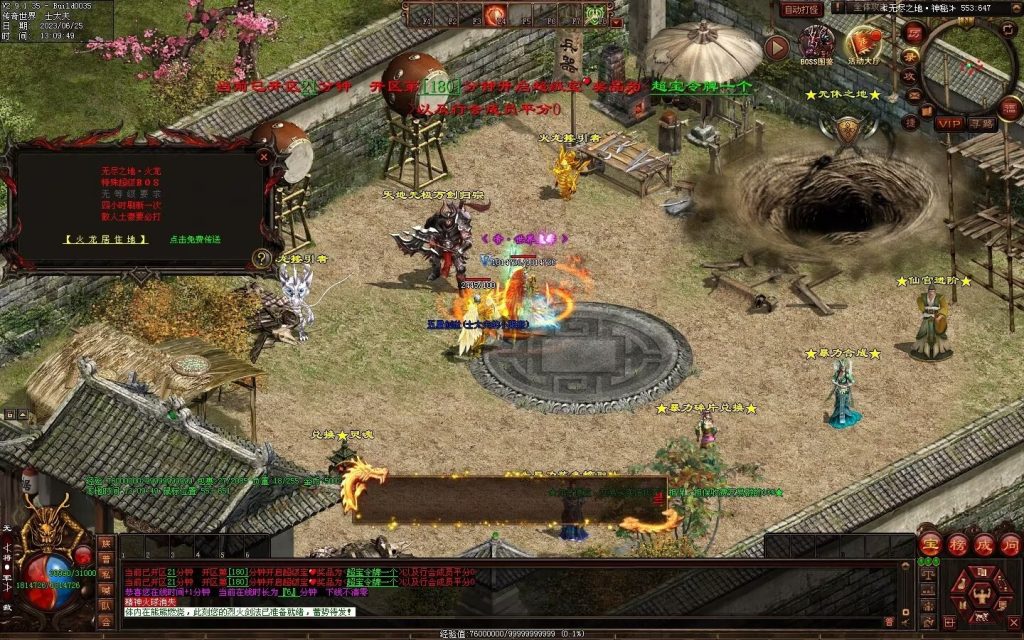Open the 宝 treasure round button
Image resolution: width=1024 pixels, height=640 pixels.
click(930, 546)
